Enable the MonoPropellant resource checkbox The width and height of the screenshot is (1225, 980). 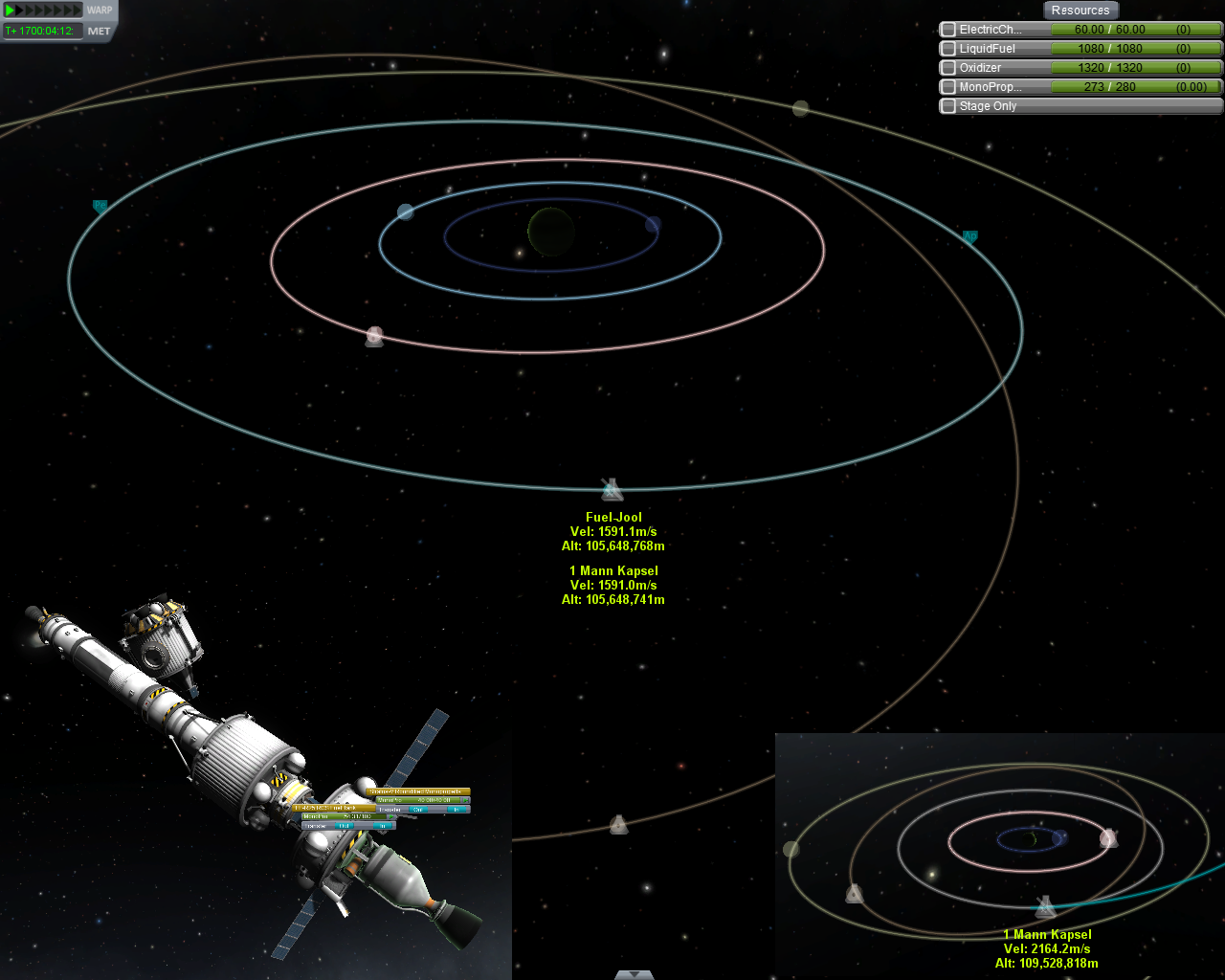[948, 87]
